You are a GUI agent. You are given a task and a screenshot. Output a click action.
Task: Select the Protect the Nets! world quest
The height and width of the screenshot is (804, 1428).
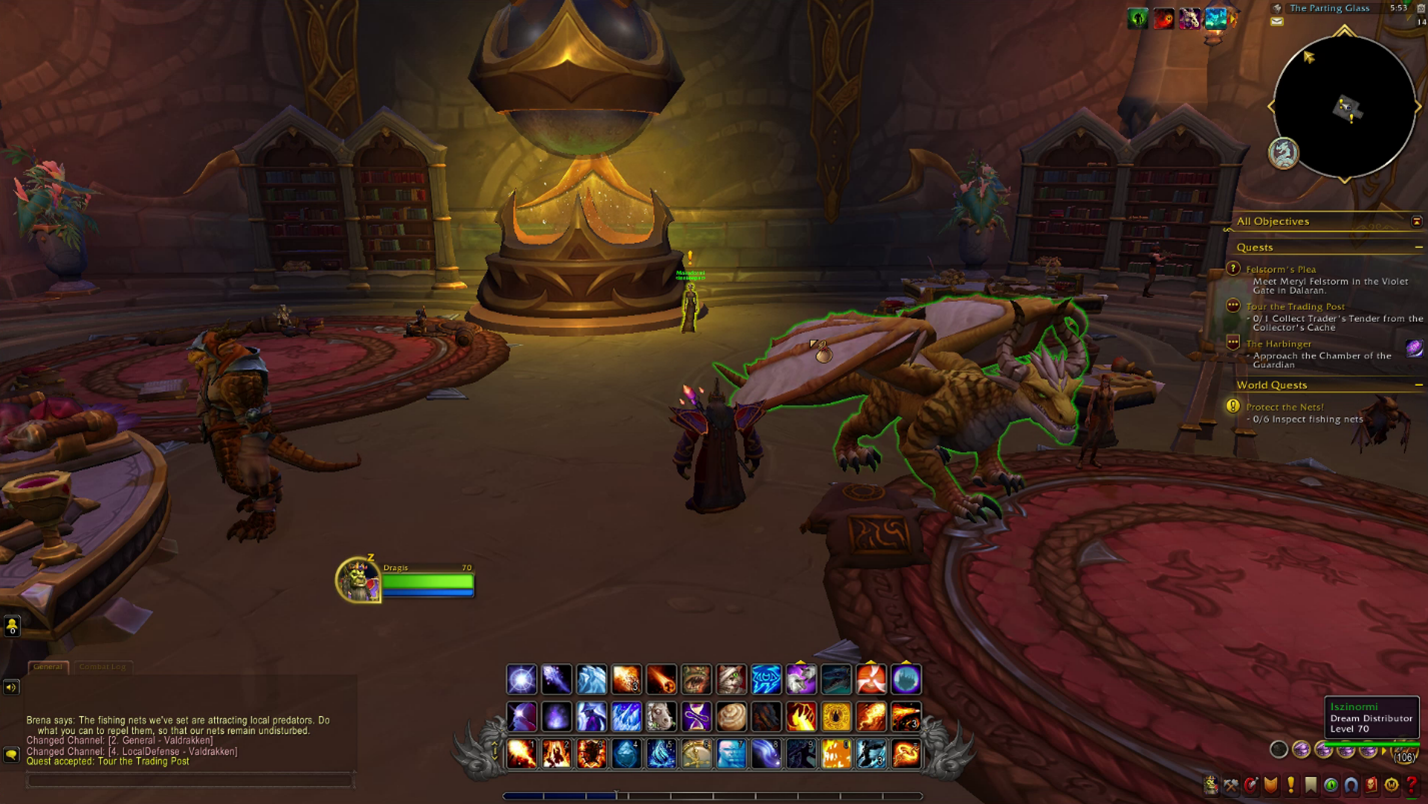point(1285,406)
